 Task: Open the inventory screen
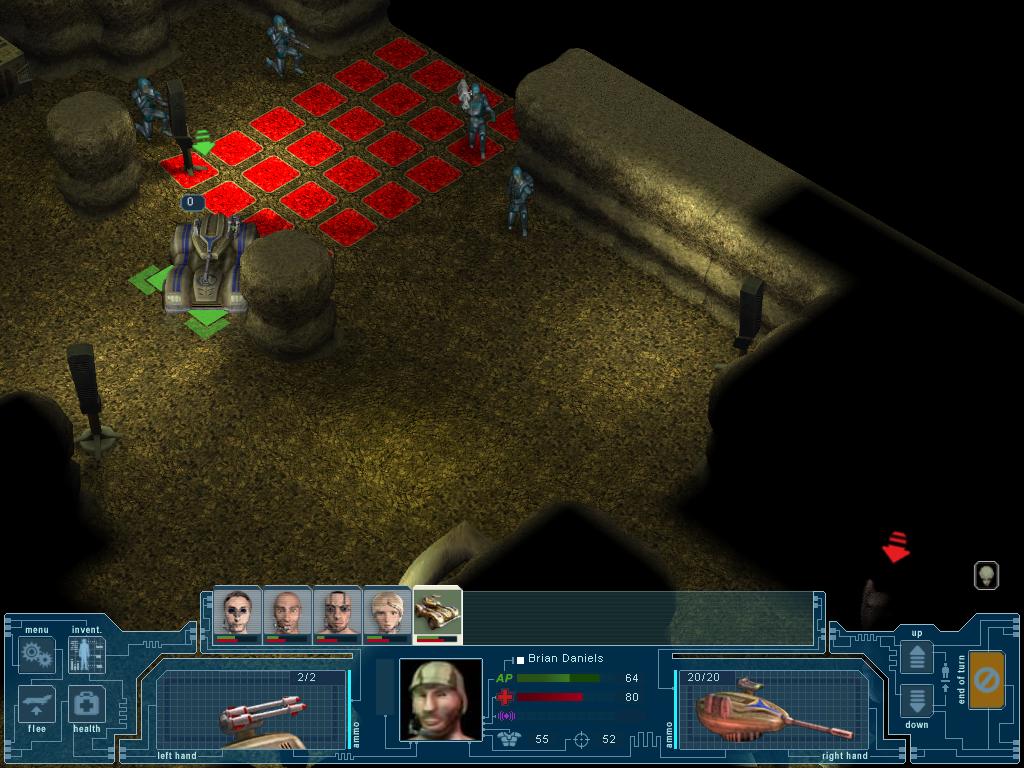click(86, 655)
